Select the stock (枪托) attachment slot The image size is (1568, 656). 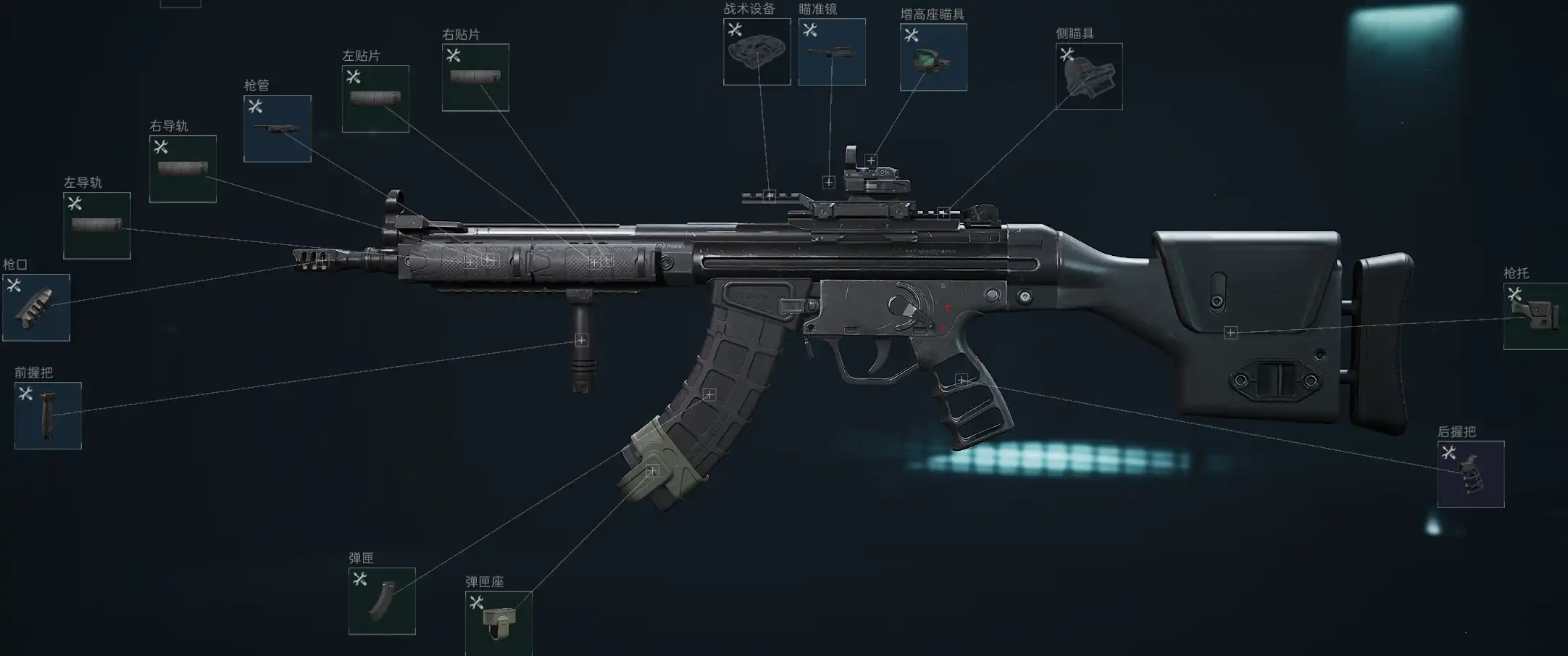[1535, 316]
